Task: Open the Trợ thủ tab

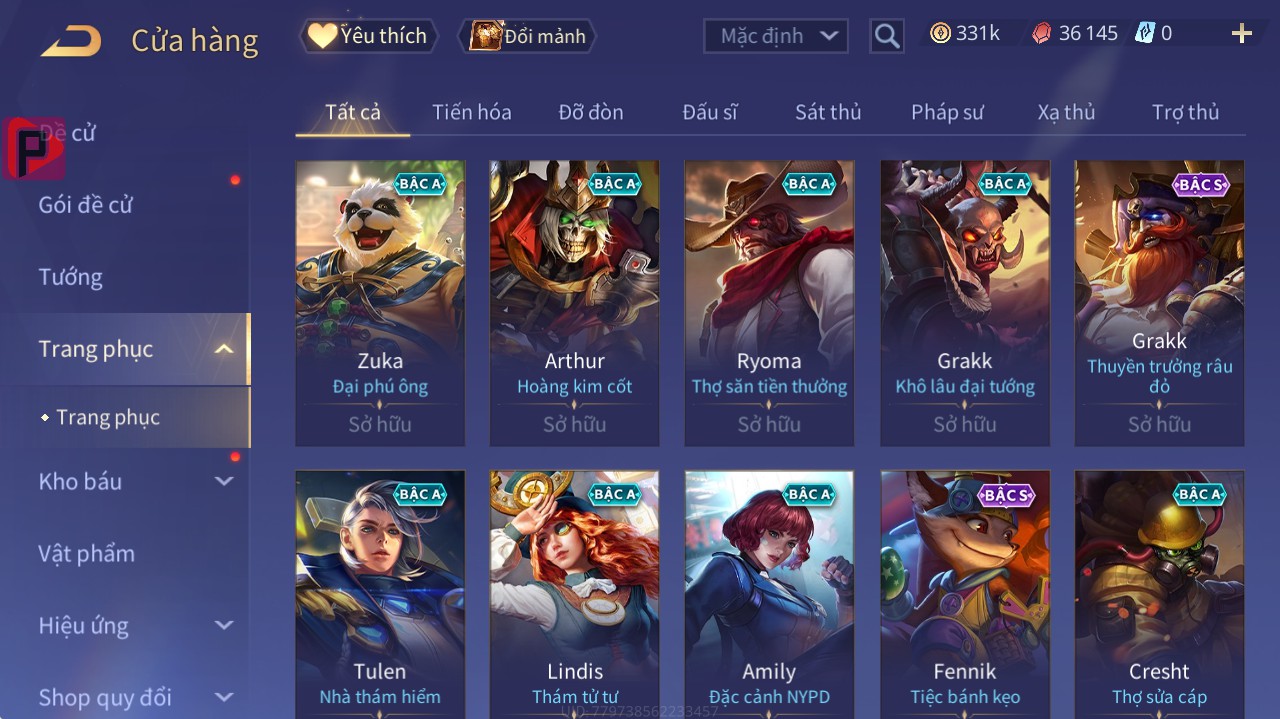Action: (1185, 112)
